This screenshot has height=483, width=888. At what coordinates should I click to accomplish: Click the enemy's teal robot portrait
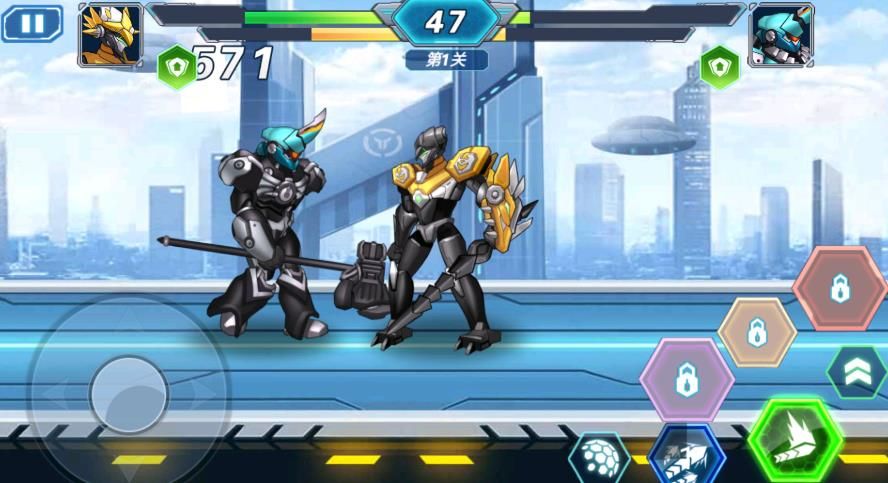point(781,34)
